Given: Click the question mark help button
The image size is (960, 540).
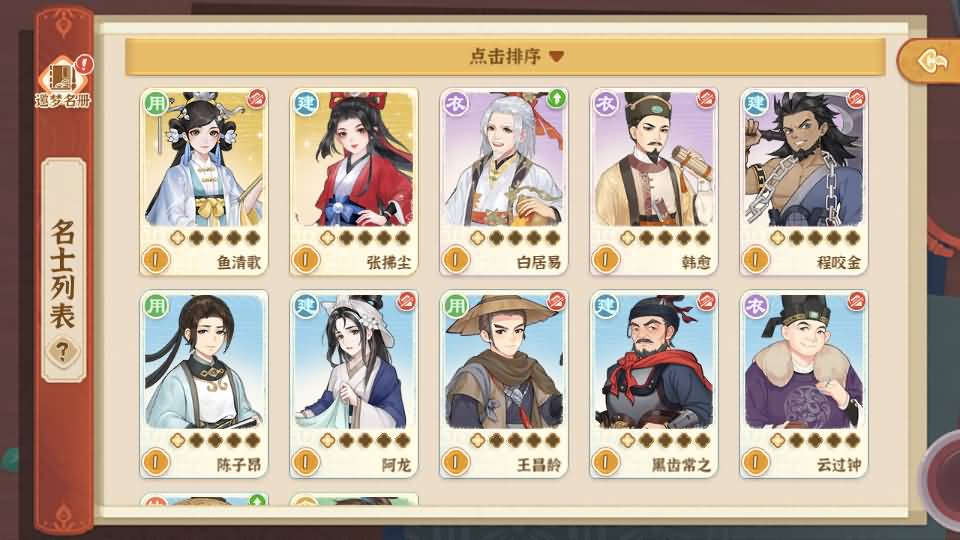Looking at the screenshot, I should [65, 351].
